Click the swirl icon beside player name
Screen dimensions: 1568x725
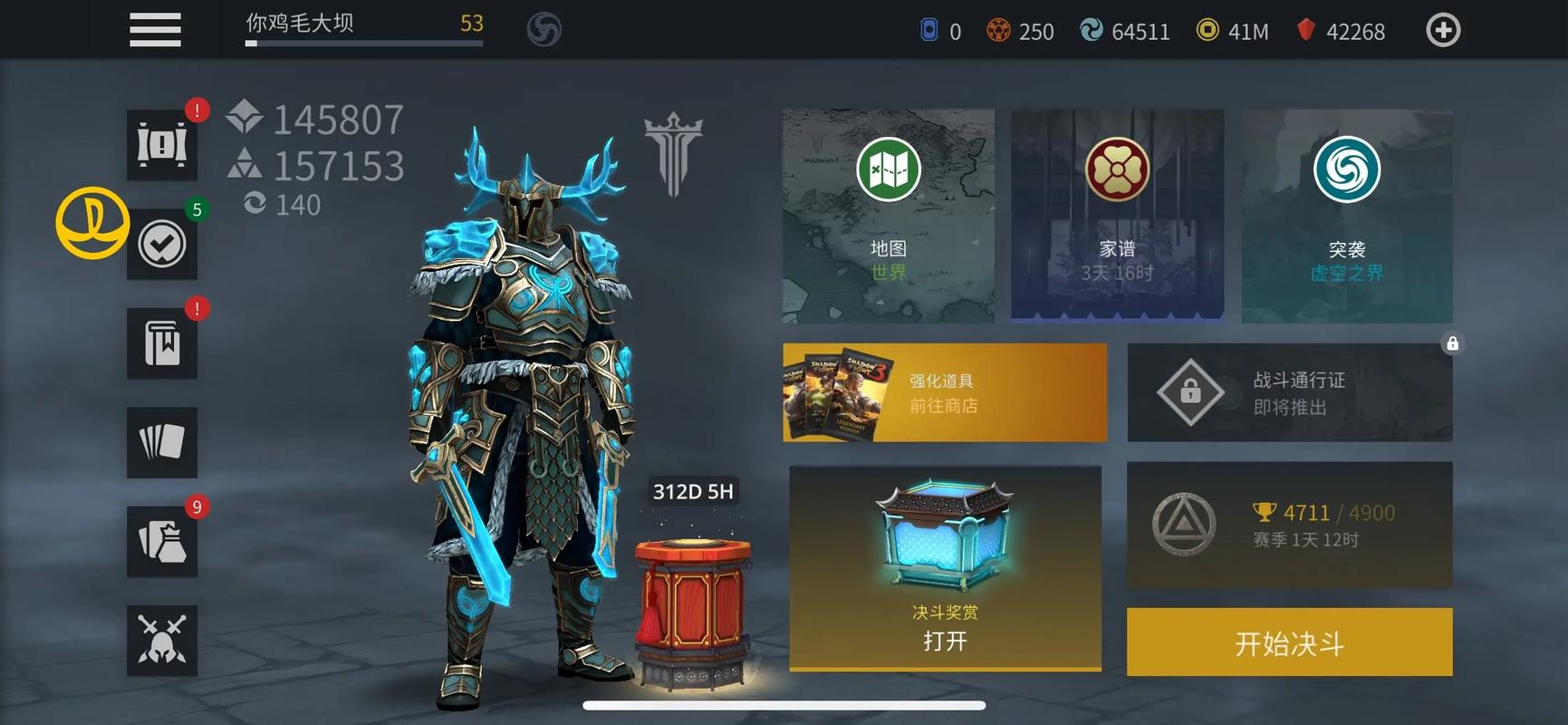[544, 30]
